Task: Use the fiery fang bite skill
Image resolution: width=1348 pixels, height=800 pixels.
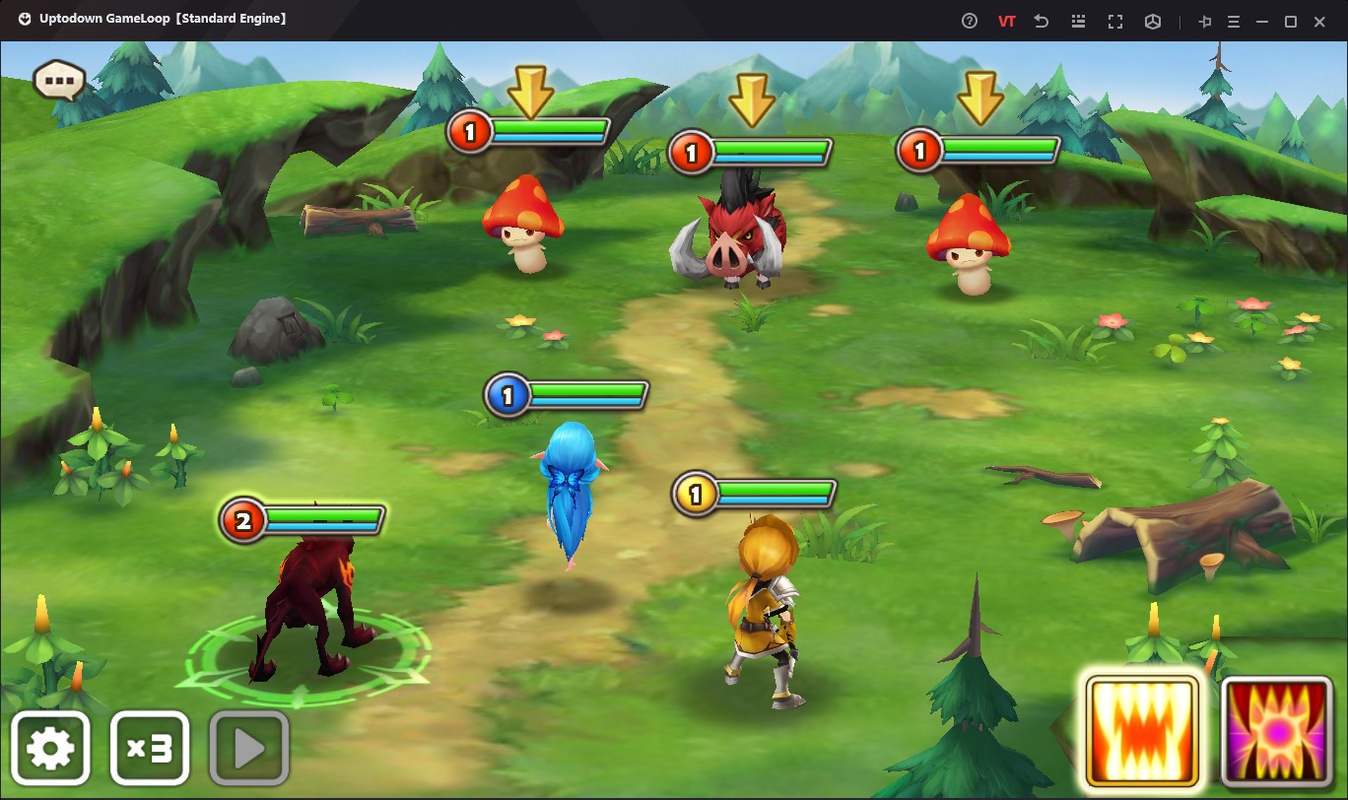Action: point(1142,731)
